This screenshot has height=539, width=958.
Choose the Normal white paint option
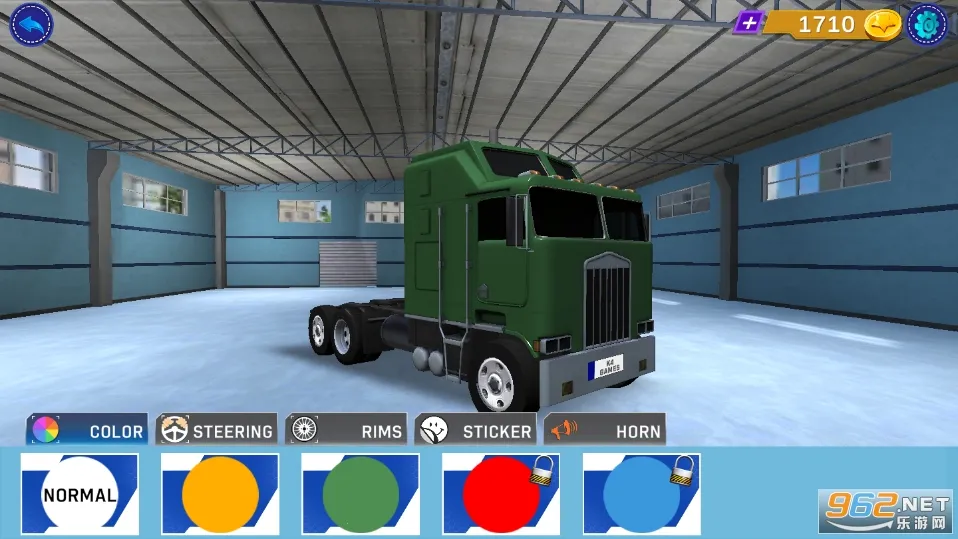tap(80, 494)
